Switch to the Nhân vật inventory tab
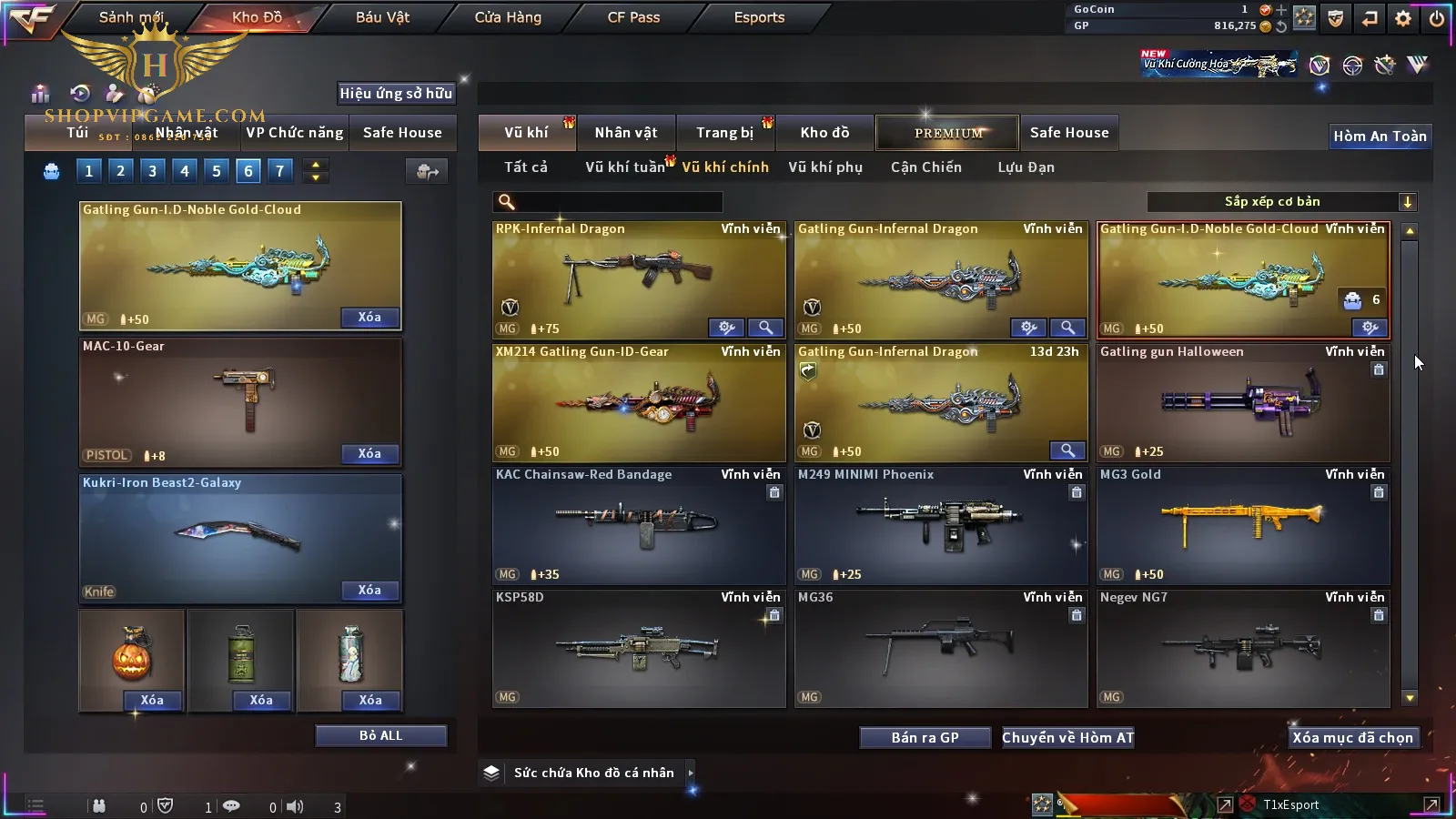Screen dimensions: 1456x819 (x=626, y=133)
